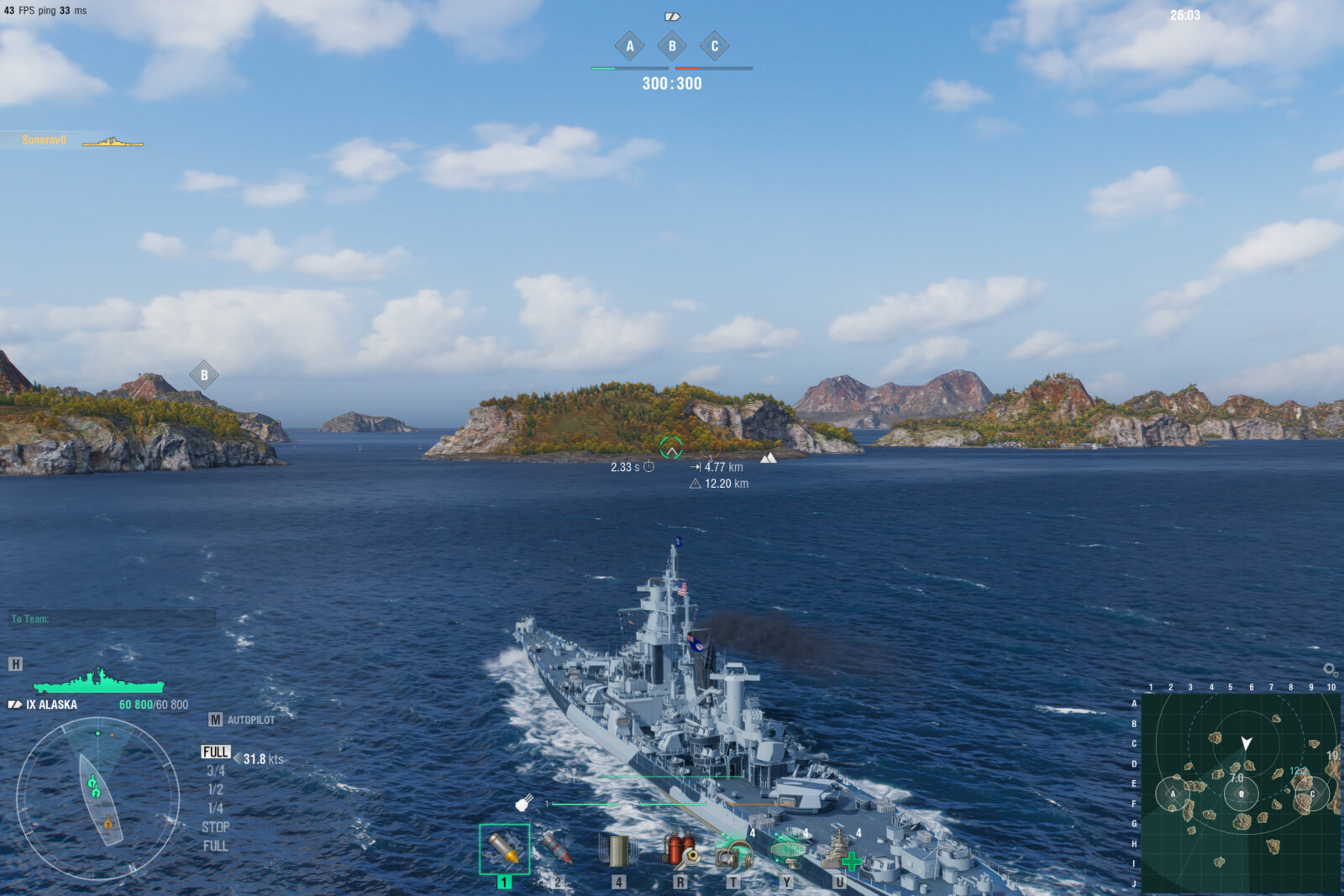Select cap point B diamond in top bar
This screenshot has width=1344, height=896.
point(672,46)
